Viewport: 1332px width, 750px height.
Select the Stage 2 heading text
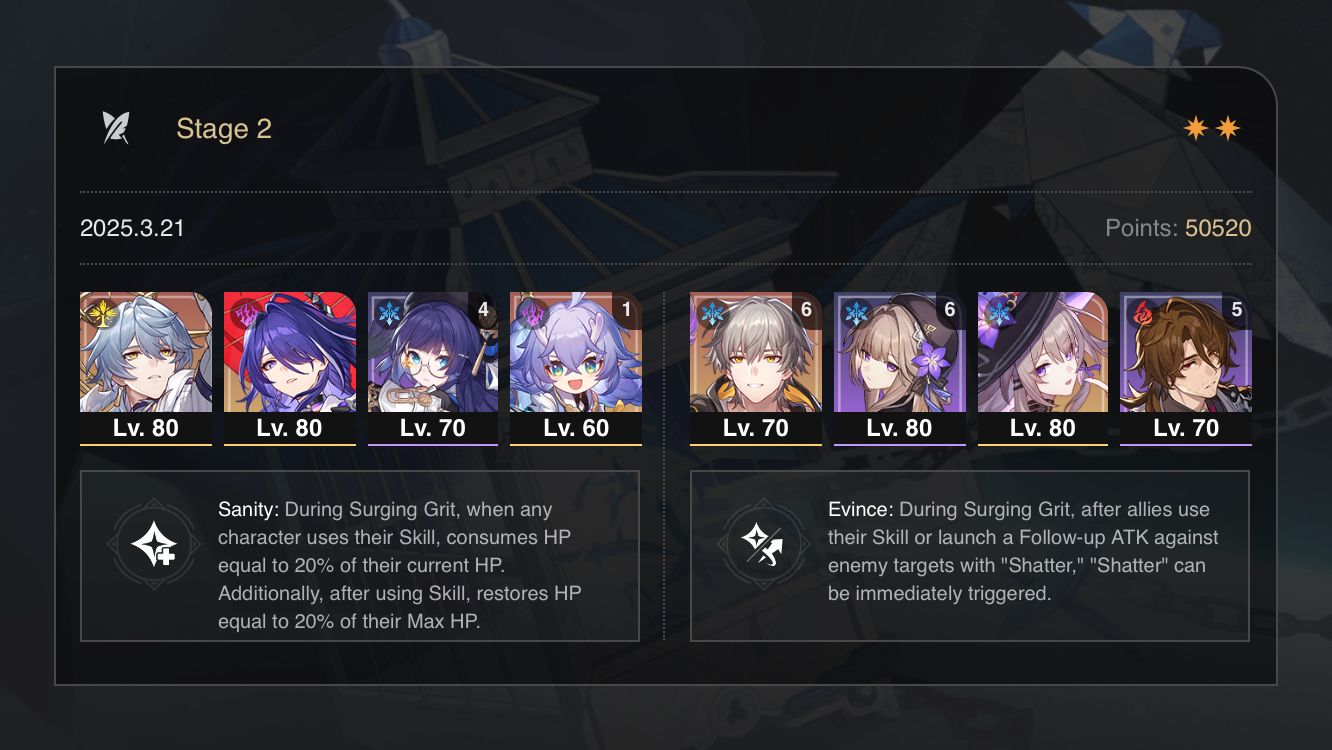tap(223, 128)
